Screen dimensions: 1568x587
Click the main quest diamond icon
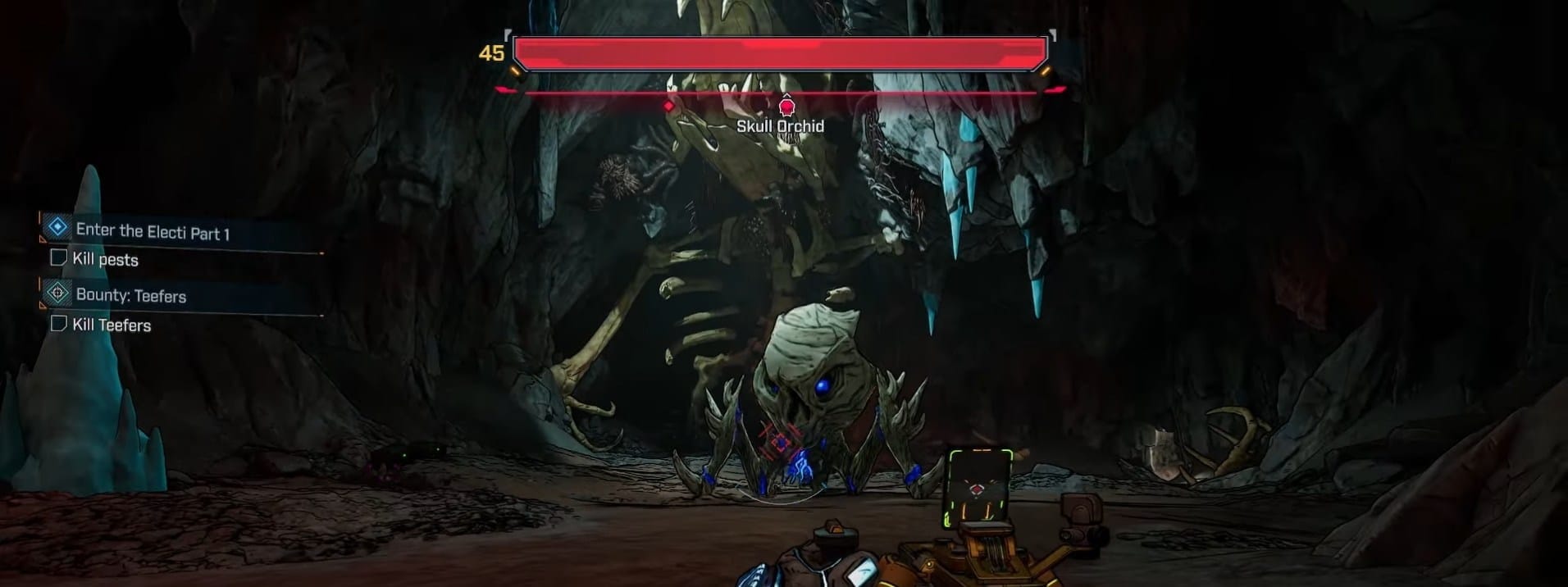(57, 227)
